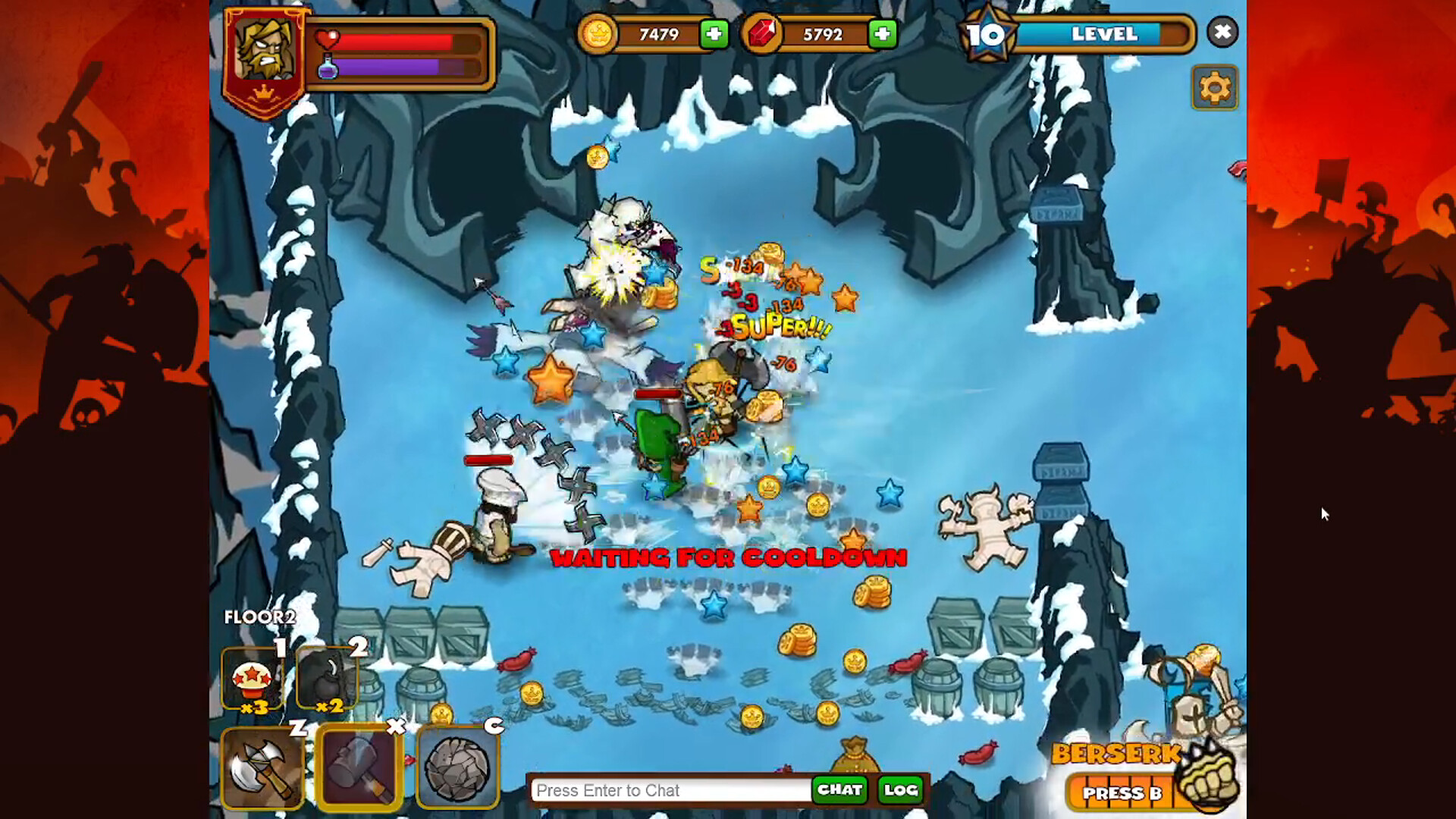Add more gold coins with plus button

click(x=714, y=34)
